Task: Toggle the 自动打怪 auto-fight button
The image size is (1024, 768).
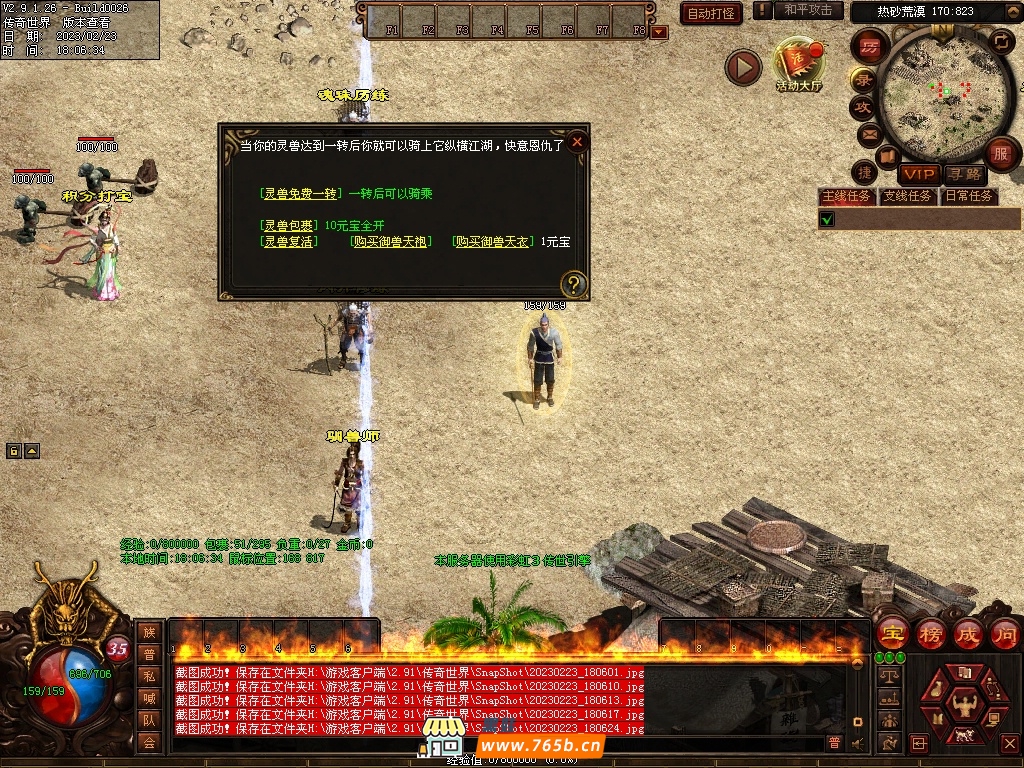Action: [x=711, y=13]
